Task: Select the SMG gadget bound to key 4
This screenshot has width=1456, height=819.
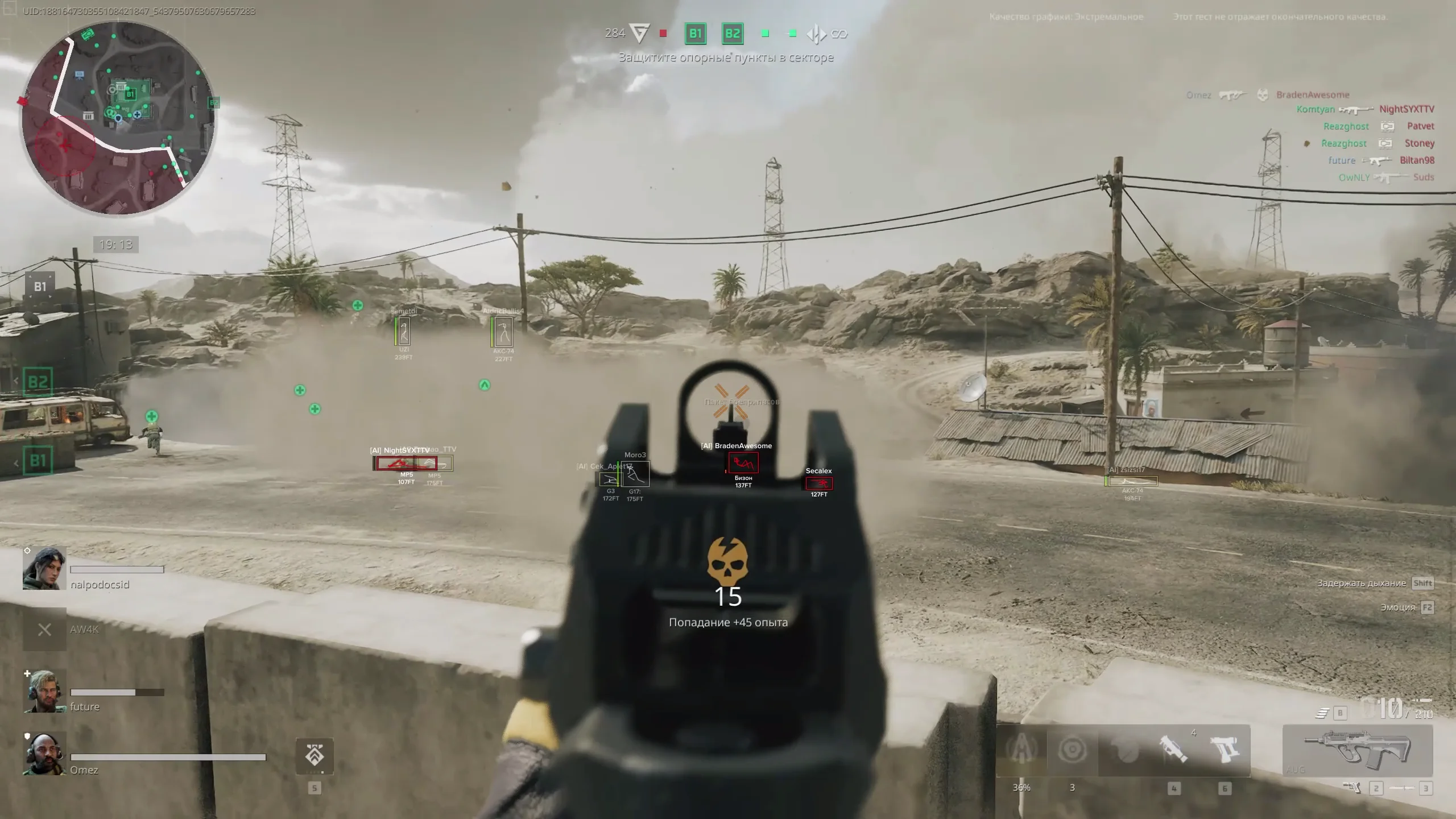Action: coord(1173,748)
